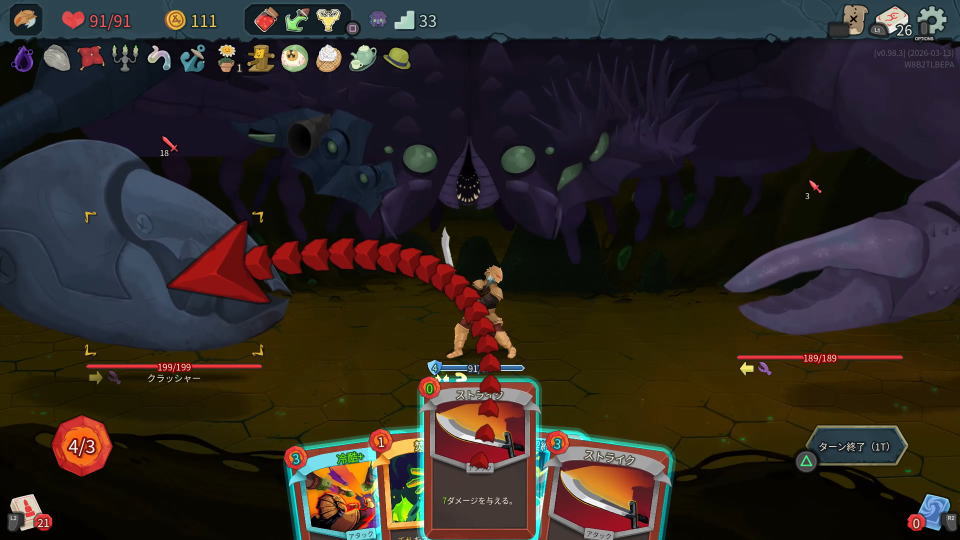Viewport: 960px width, 540px height.
Task: Open the map scroll icon
Action: coord(853,20)
